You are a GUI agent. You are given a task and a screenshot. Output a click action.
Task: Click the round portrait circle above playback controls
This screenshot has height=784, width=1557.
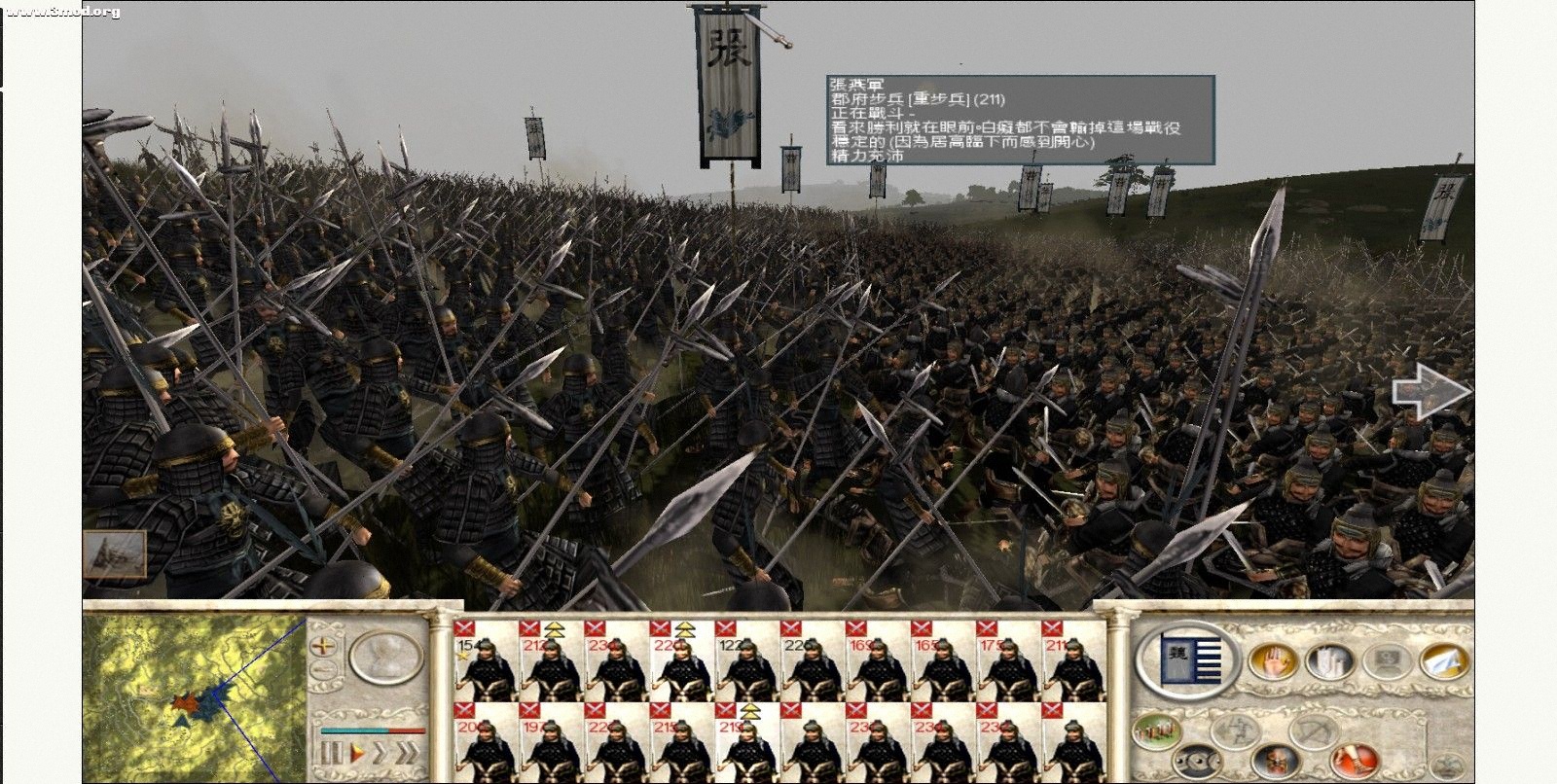384,659
